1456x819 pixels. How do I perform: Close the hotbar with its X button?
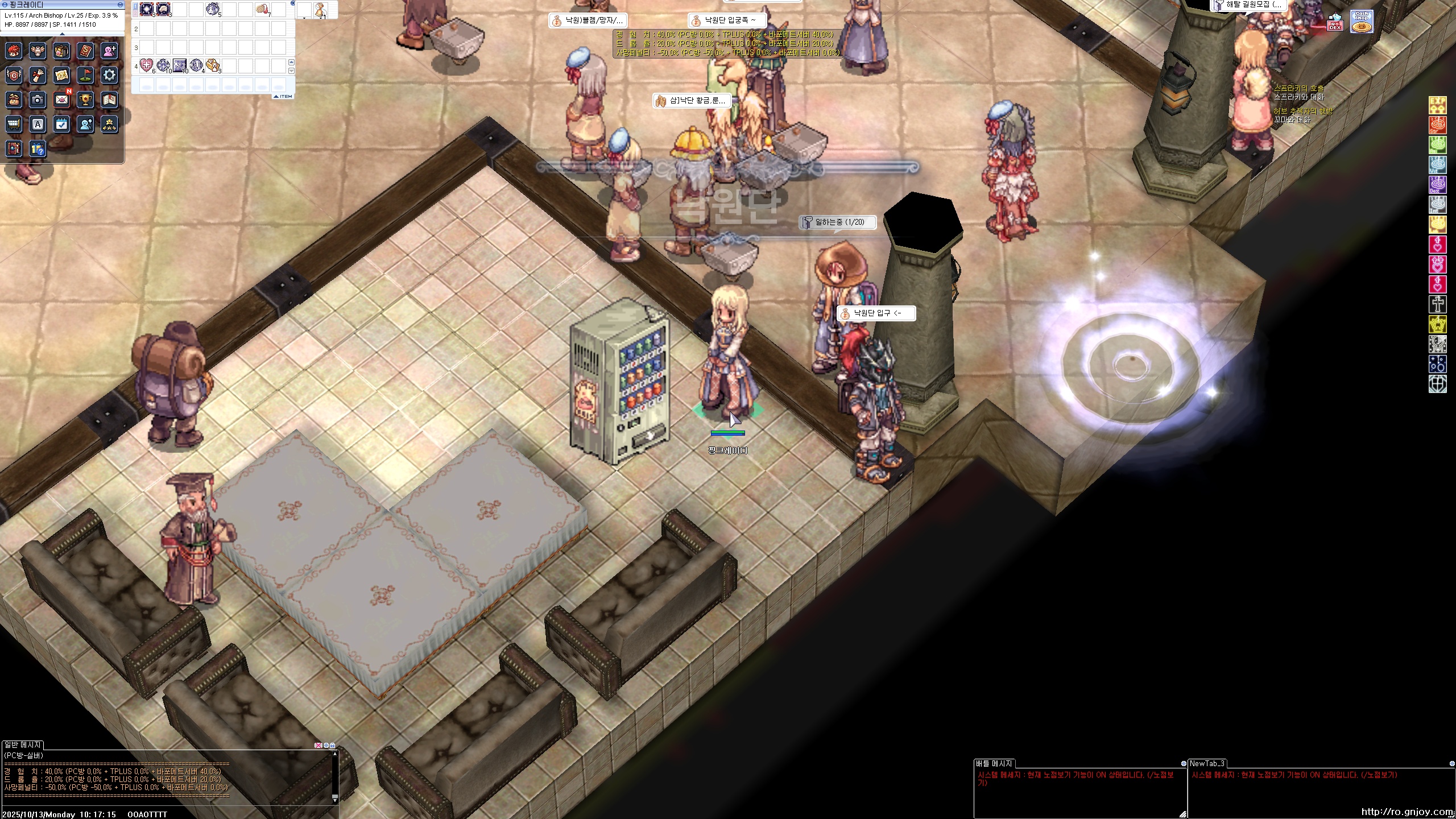[293, 3]
